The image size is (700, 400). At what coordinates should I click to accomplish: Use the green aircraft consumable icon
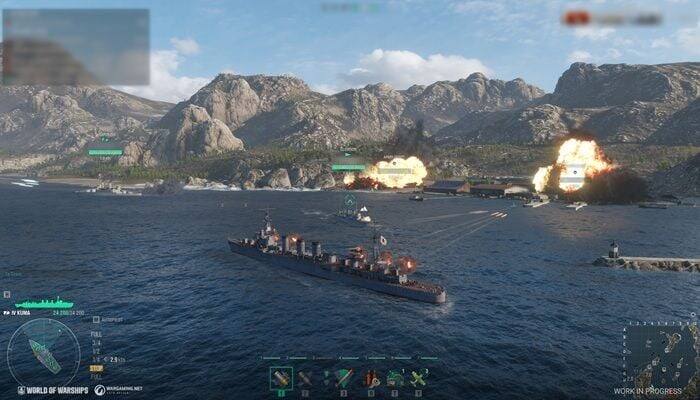point(419,378)
